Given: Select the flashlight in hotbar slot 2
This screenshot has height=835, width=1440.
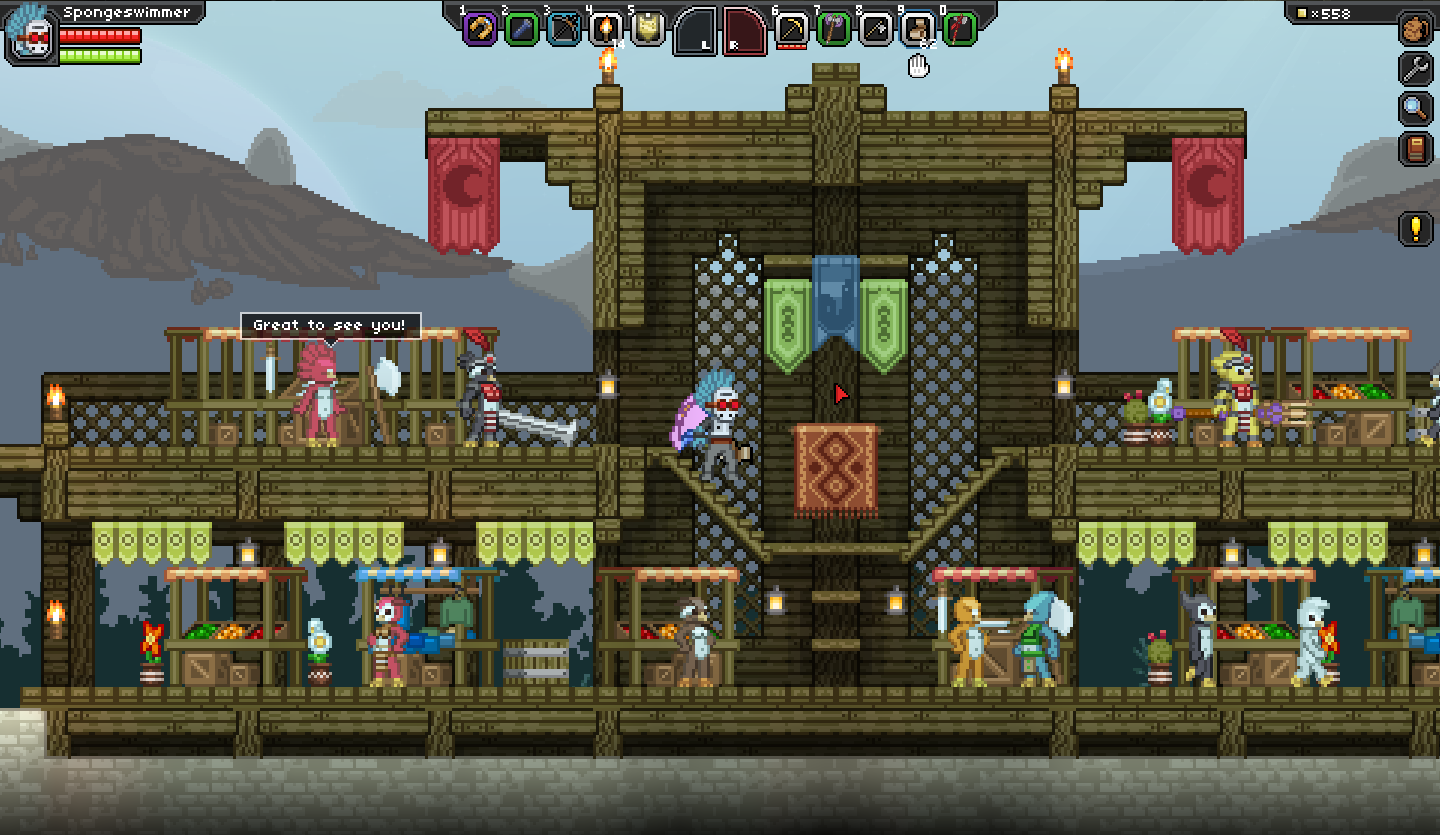Looking at the screenshot, I should click(x=519, y=29).
